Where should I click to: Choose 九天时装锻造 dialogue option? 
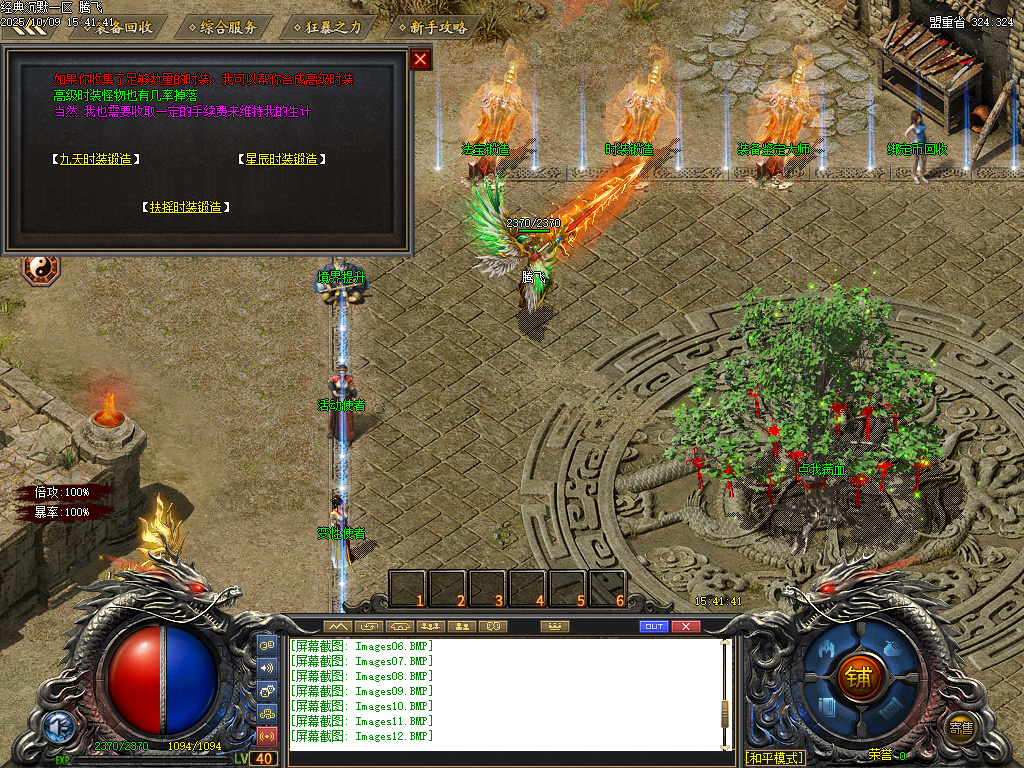tap(95, 159)
